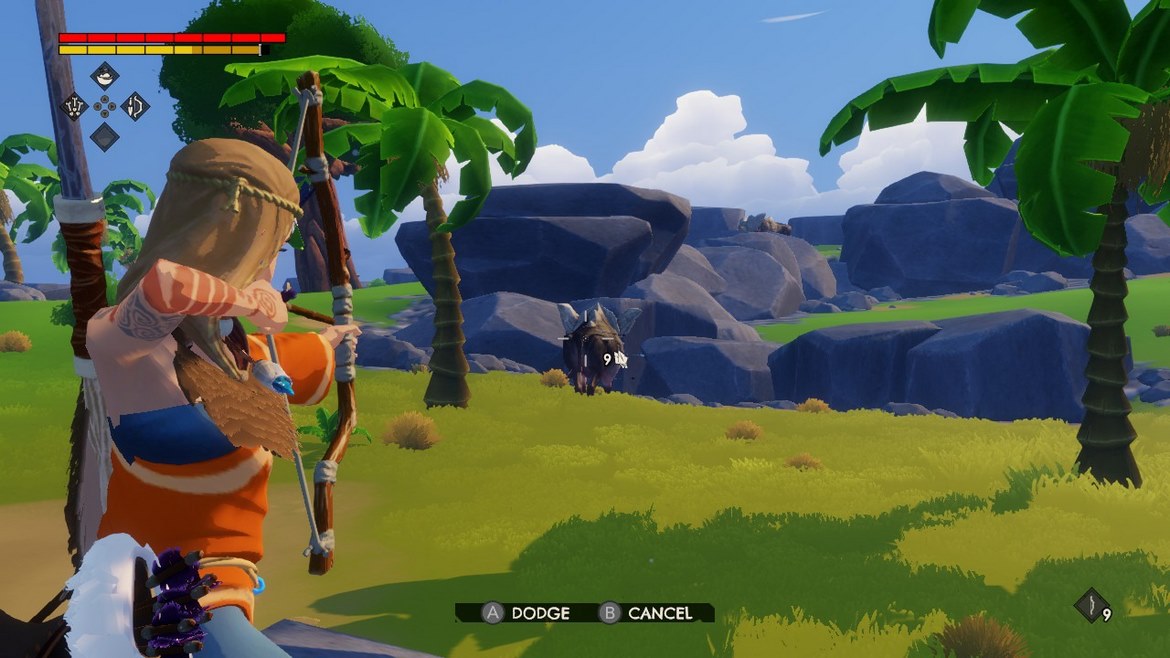Viewport: 1170px width, 658px height.
Task: Choose the bow and arrow quick slot
Action: pos(135,106)
